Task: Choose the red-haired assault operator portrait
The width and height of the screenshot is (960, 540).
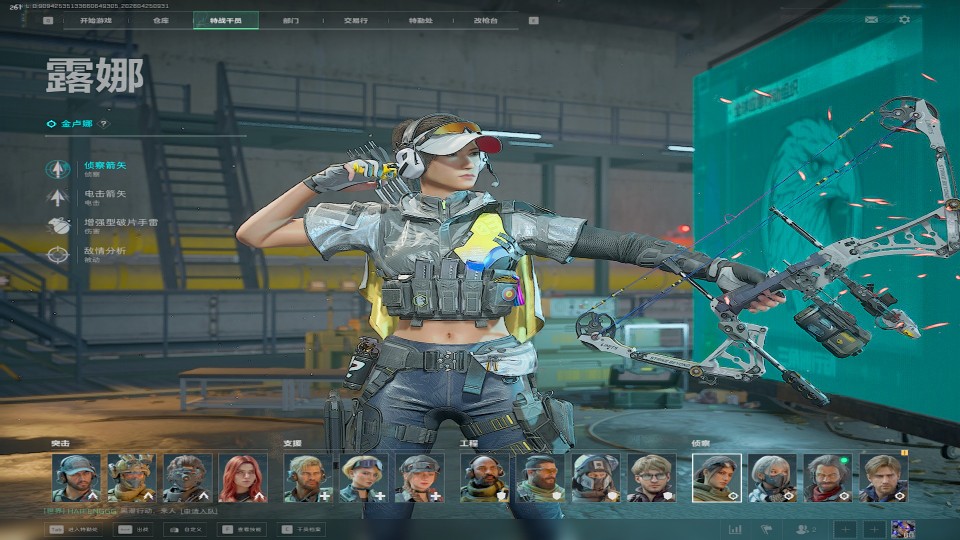Action: pos(243,478)
